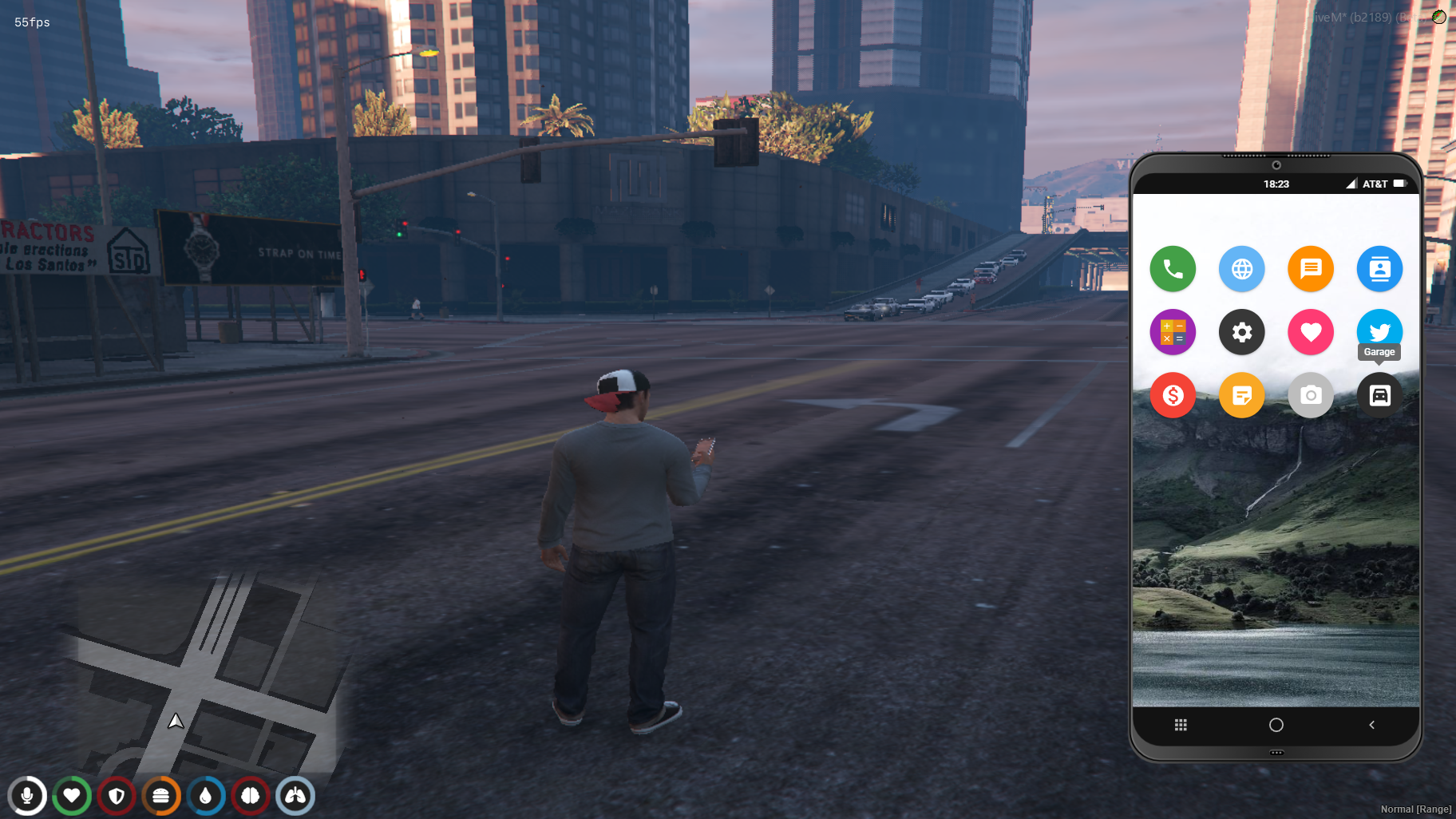
Task: Open the orange Messages app
Action: 1311,269
